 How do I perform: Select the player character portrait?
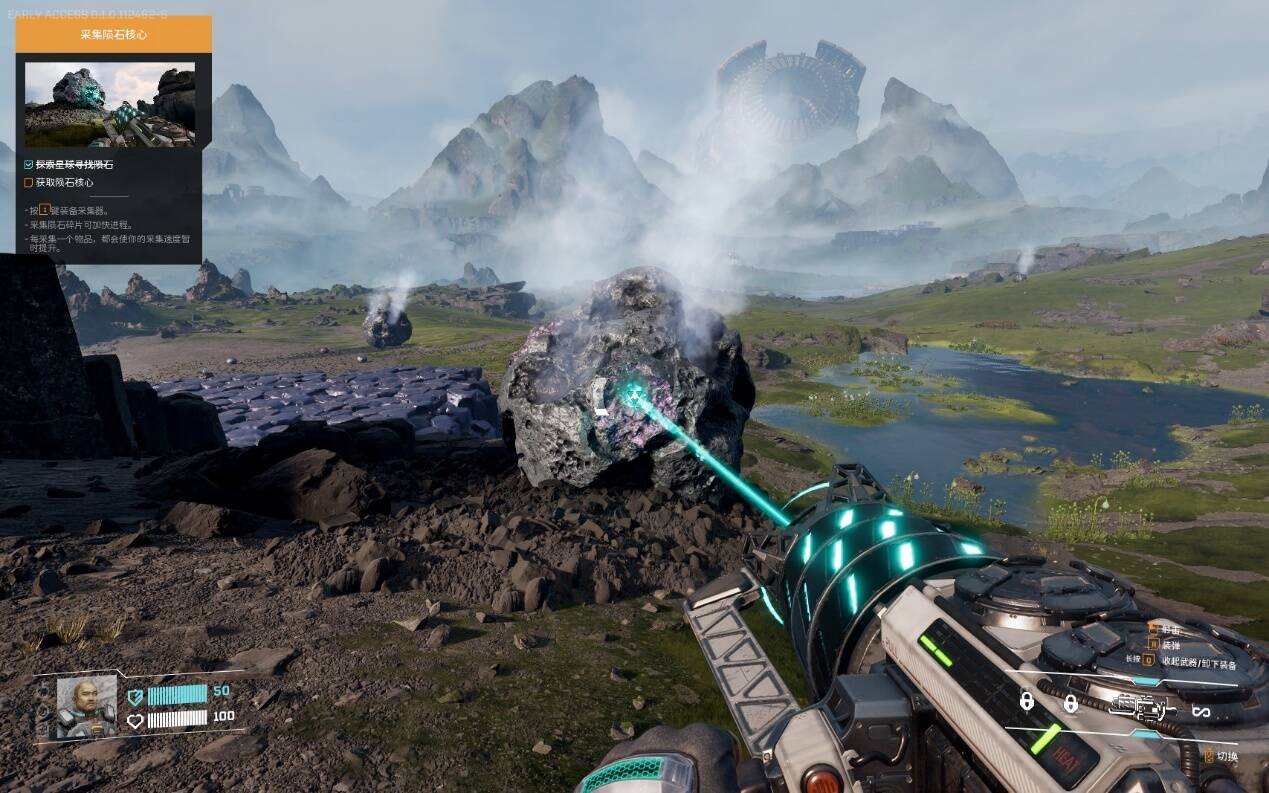click(x=87, y=706)
